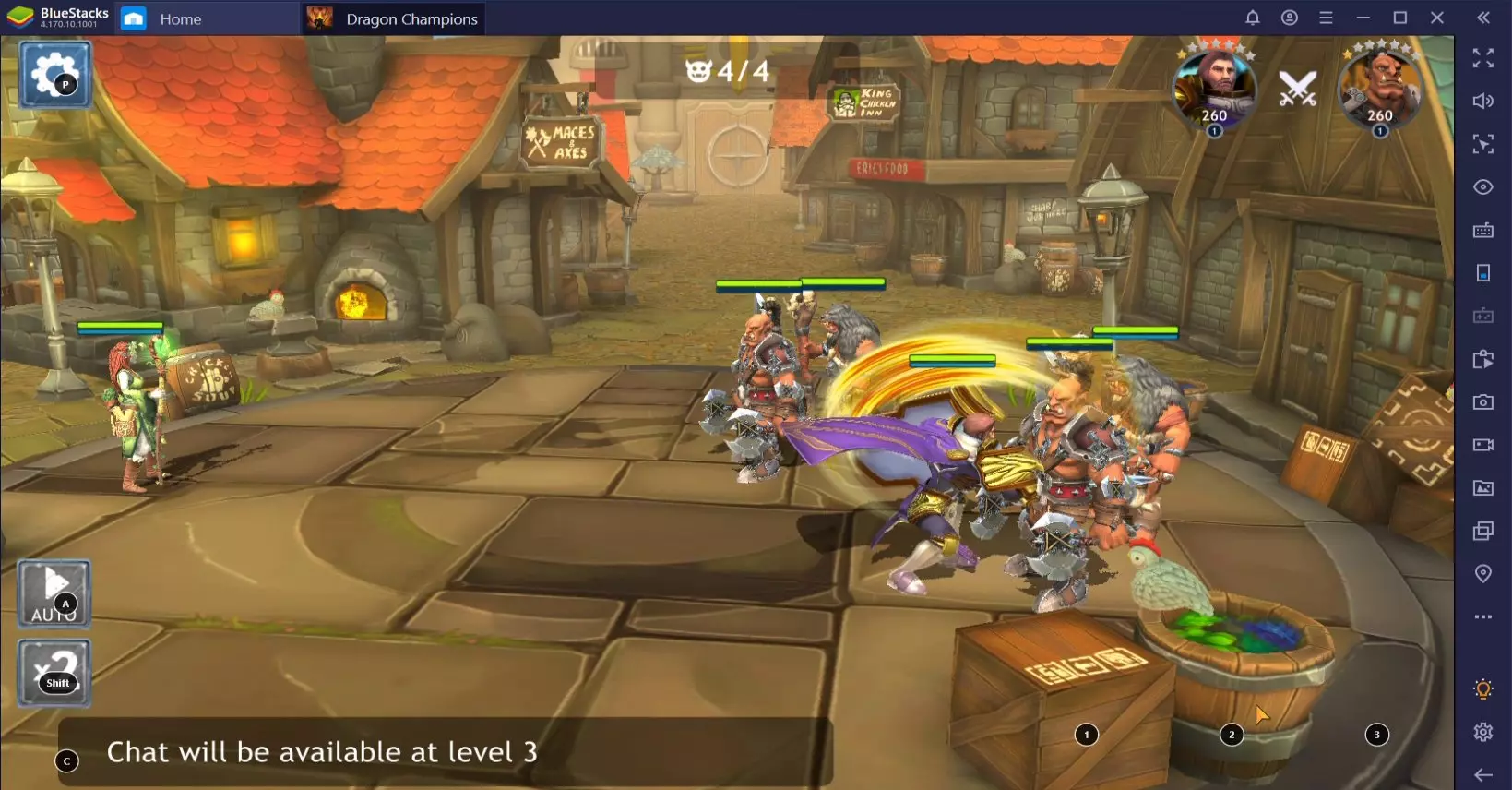The image size is (1512, 790).
Task: Toggle the x2 battle speed button
Action: (54, 673)
